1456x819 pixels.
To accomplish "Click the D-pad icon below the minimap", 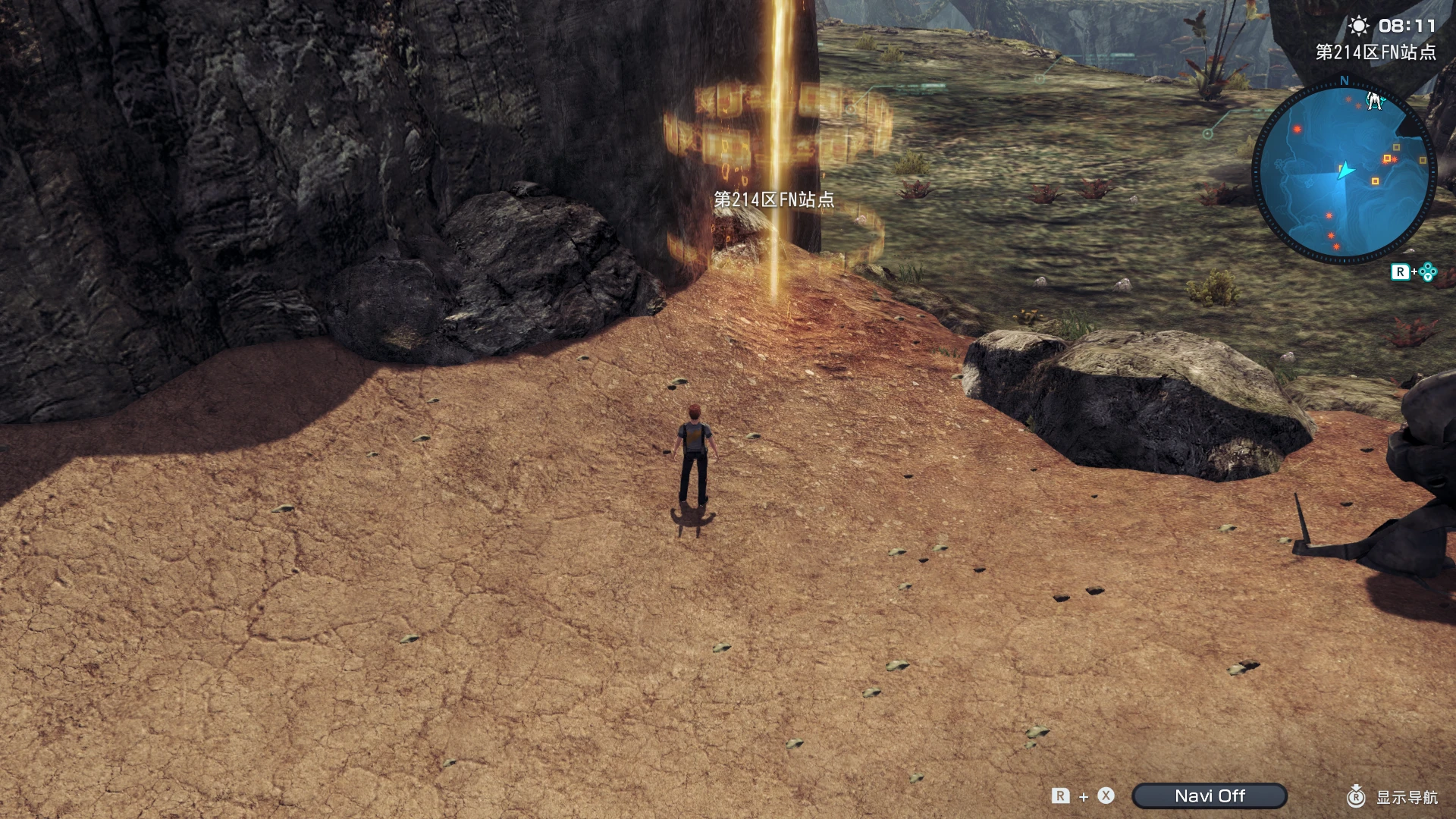I will coord(1426,271).
